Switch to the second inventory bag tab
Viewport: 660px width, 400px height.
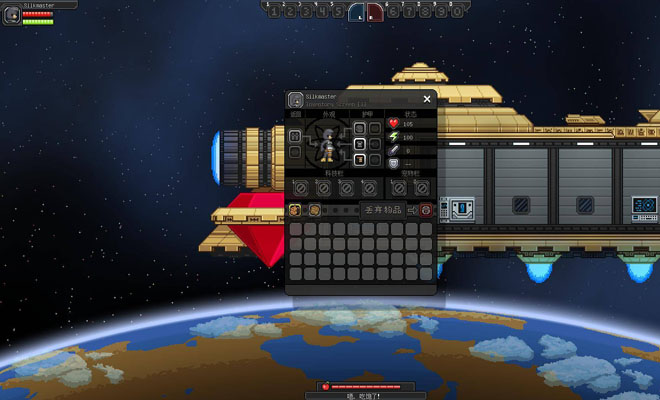314,210
